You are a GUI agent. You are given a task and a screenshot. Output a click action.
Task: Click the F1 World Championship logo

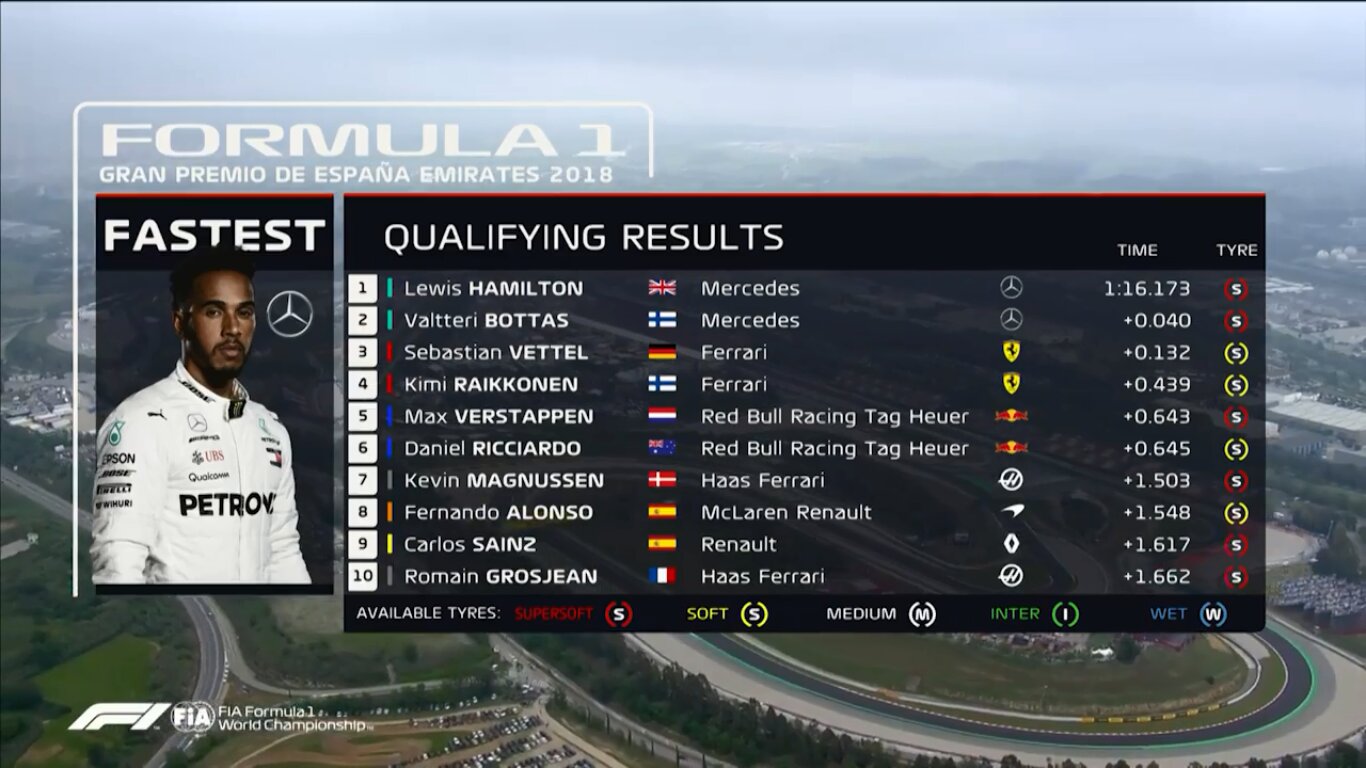click(x=220, y=716)
